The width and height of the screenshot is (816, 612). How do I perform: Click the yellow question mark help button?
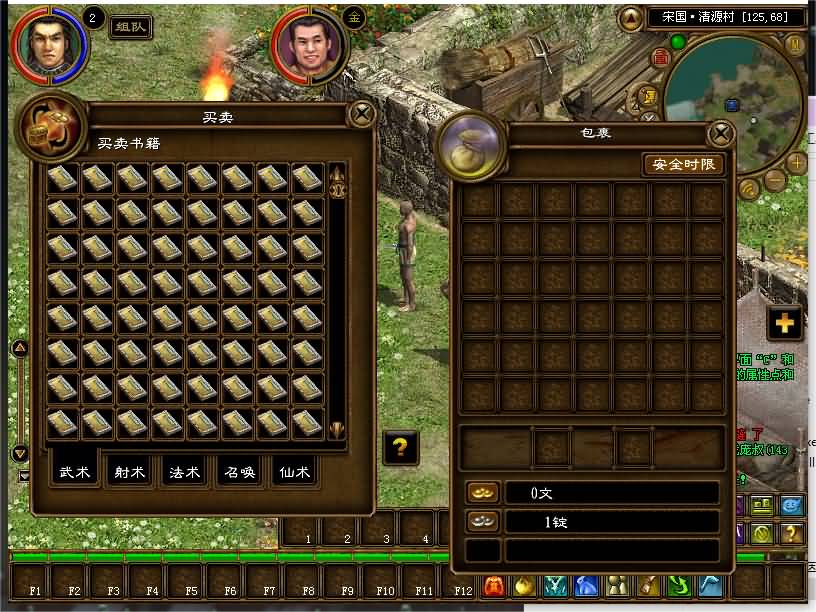pos(400,447)
